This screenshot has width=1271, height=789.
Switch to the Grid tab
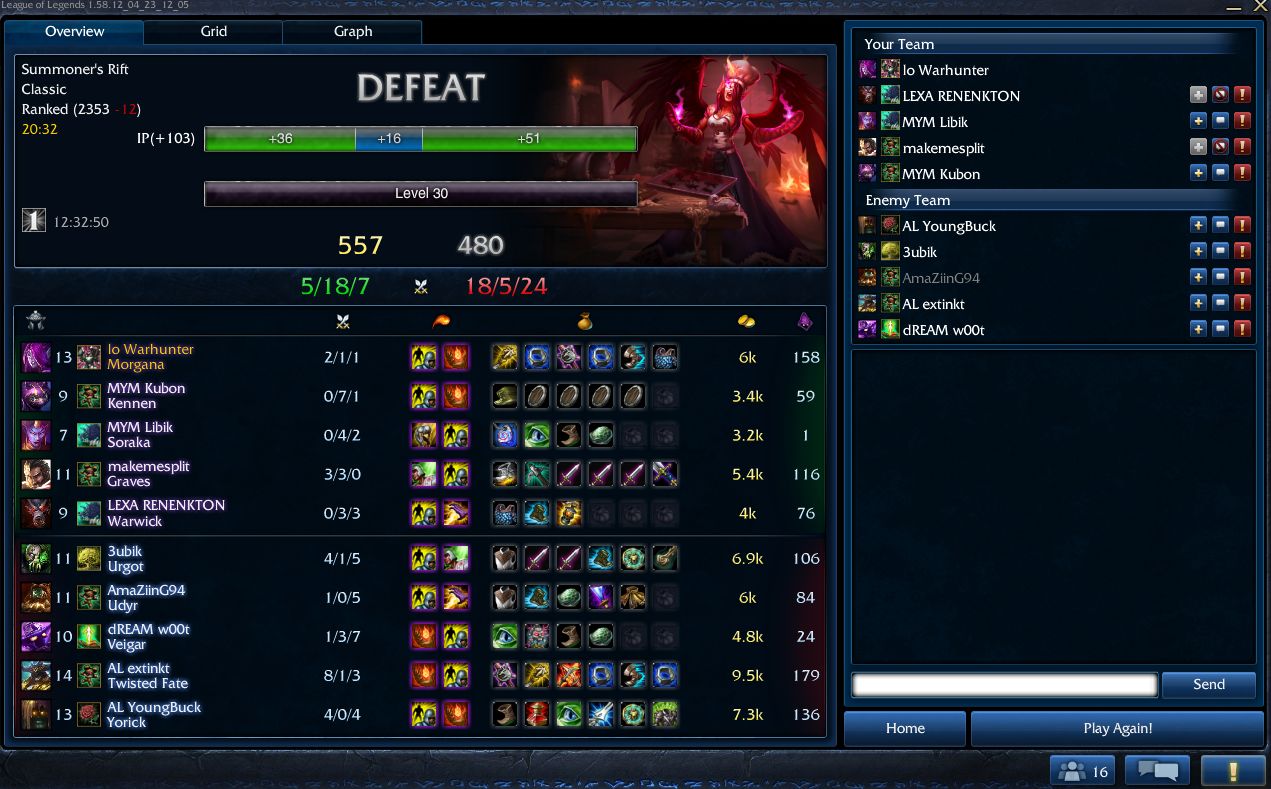213,32
